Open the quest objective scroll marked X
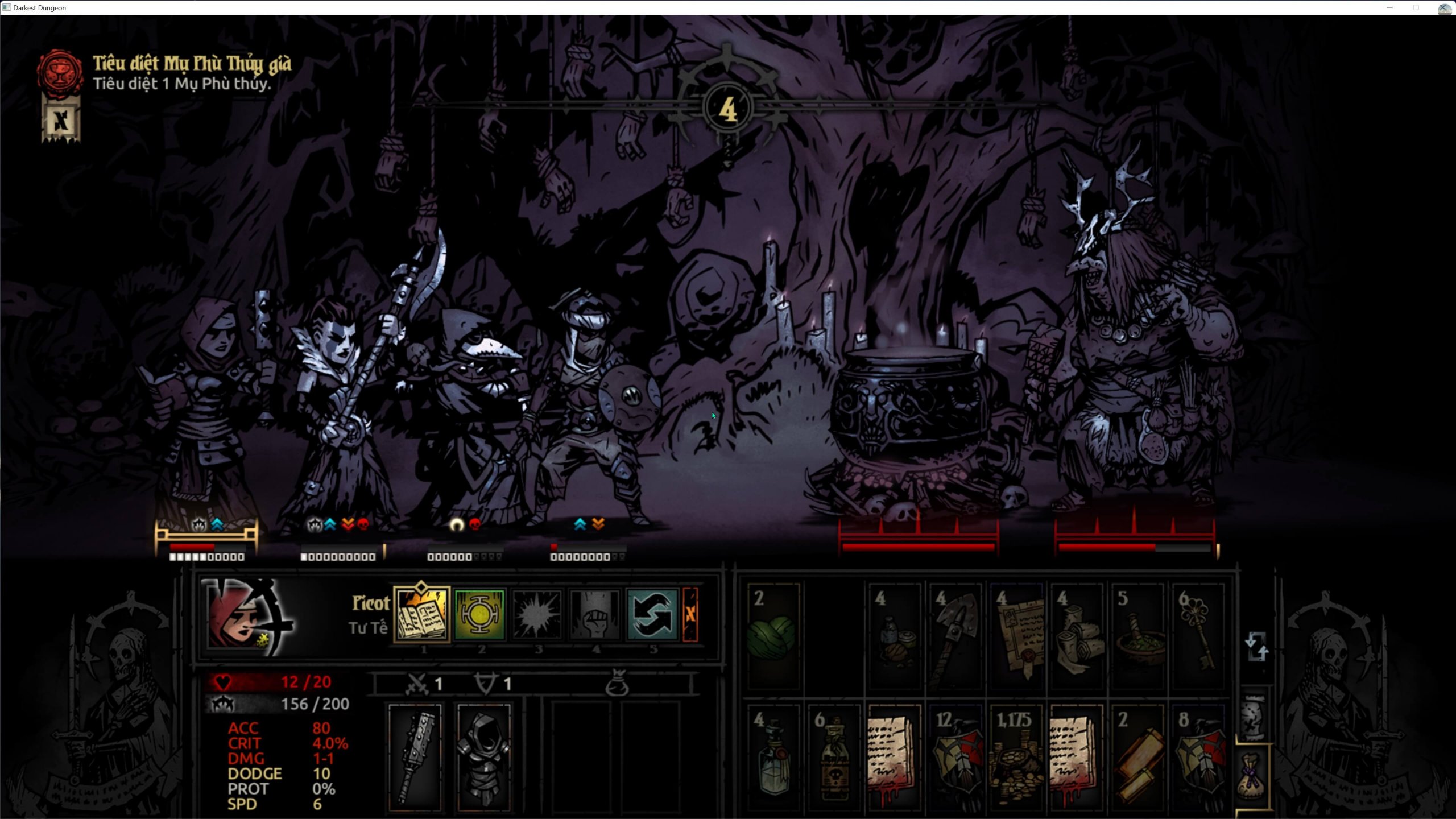The width and height of the screenshot is (1456, 819). [x=61, y=121]
